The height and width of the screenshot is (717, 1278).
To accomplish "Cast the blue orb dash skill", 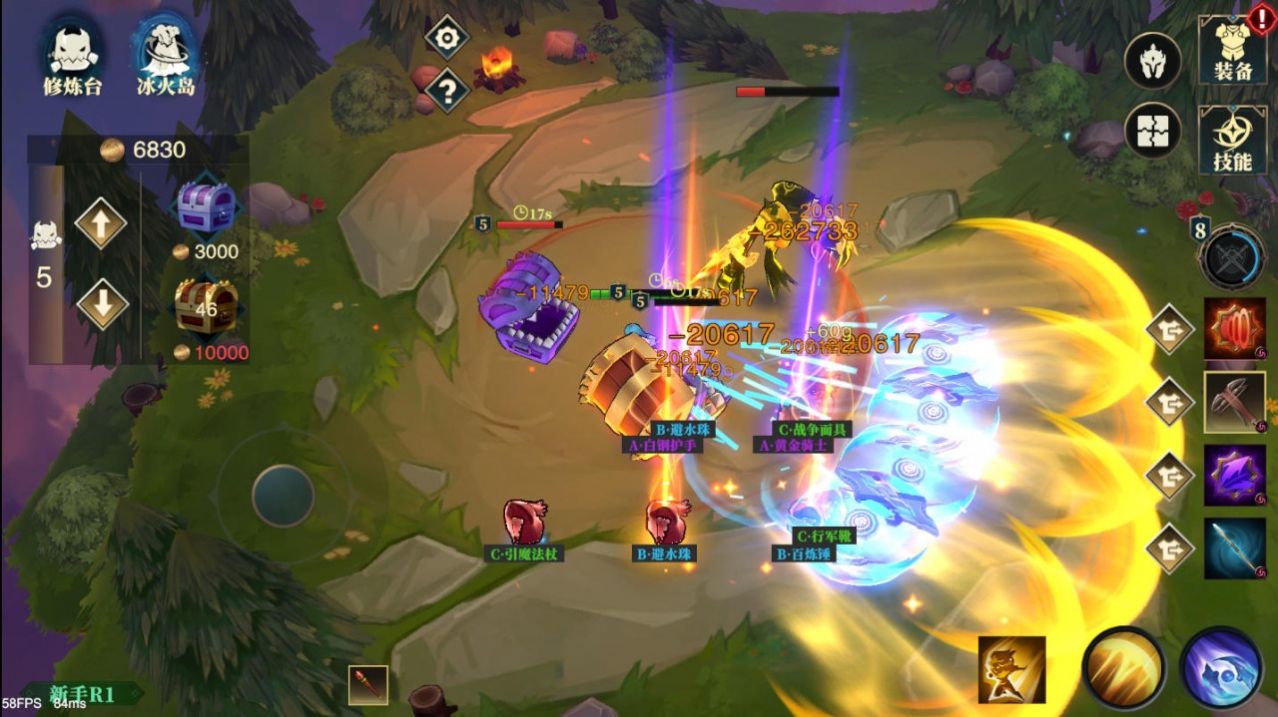I will pos(1220,668).
